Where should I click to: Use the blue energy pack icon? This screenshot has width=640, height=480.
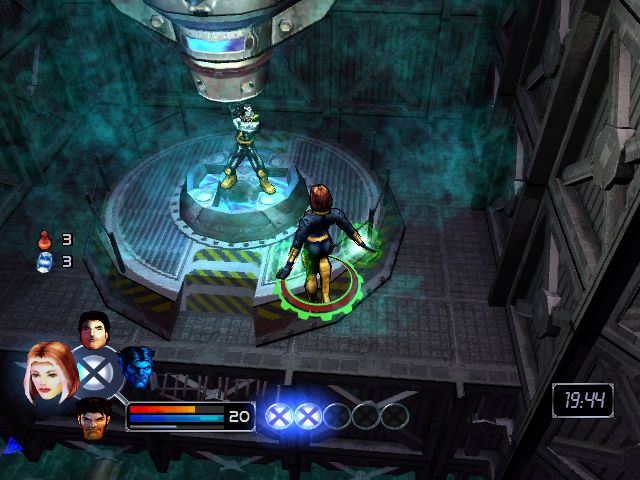43,262
